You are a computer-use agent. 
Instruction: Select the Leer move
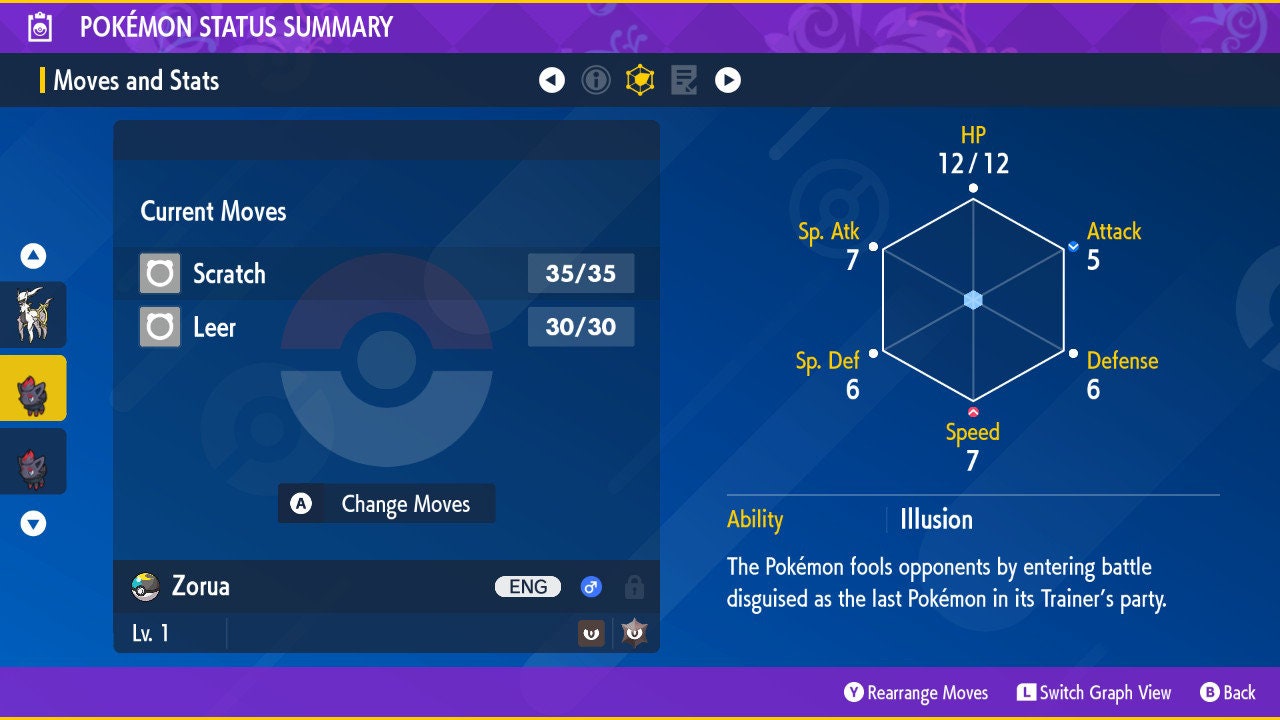386,327
